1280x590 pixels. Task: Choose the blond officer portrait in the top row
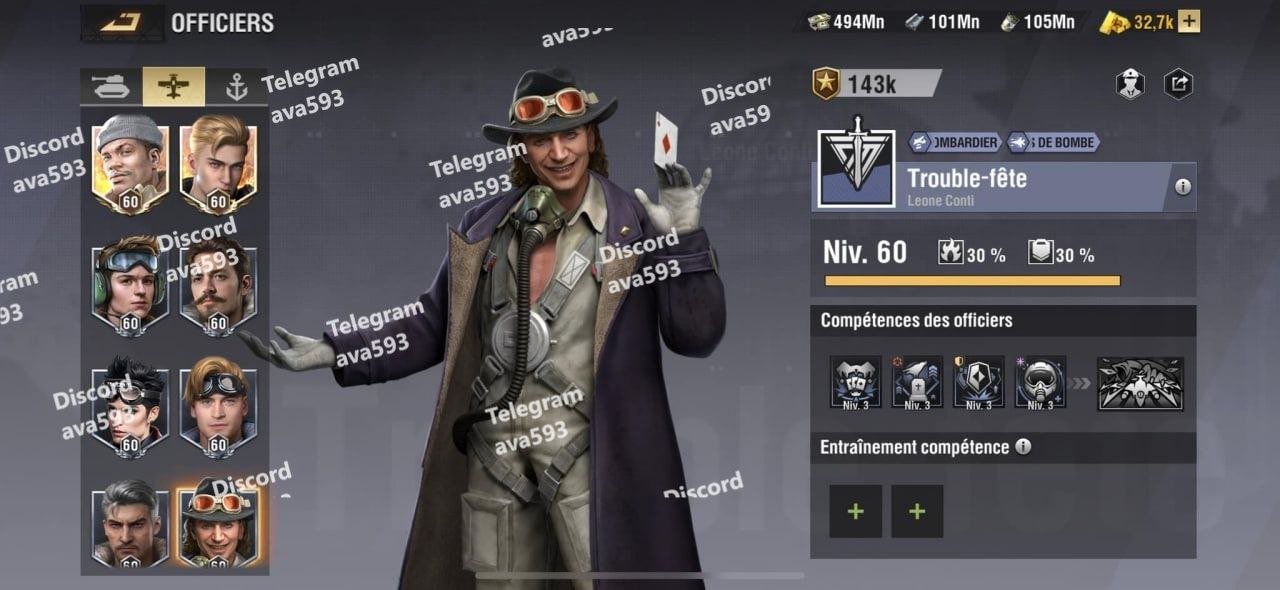(x=218, y=160)
